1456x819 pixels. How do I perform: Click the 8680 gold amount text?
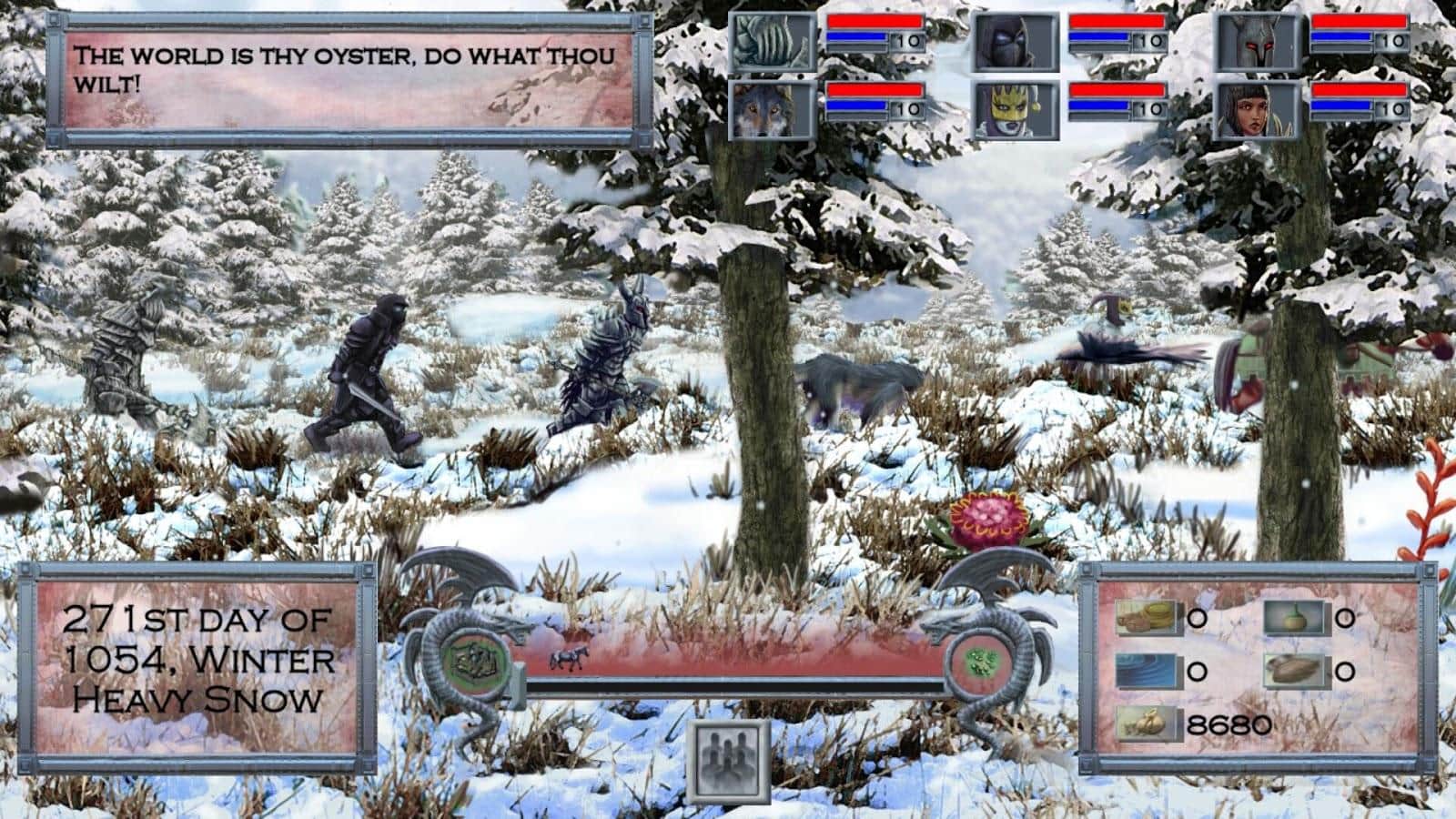pos(1228,724)
